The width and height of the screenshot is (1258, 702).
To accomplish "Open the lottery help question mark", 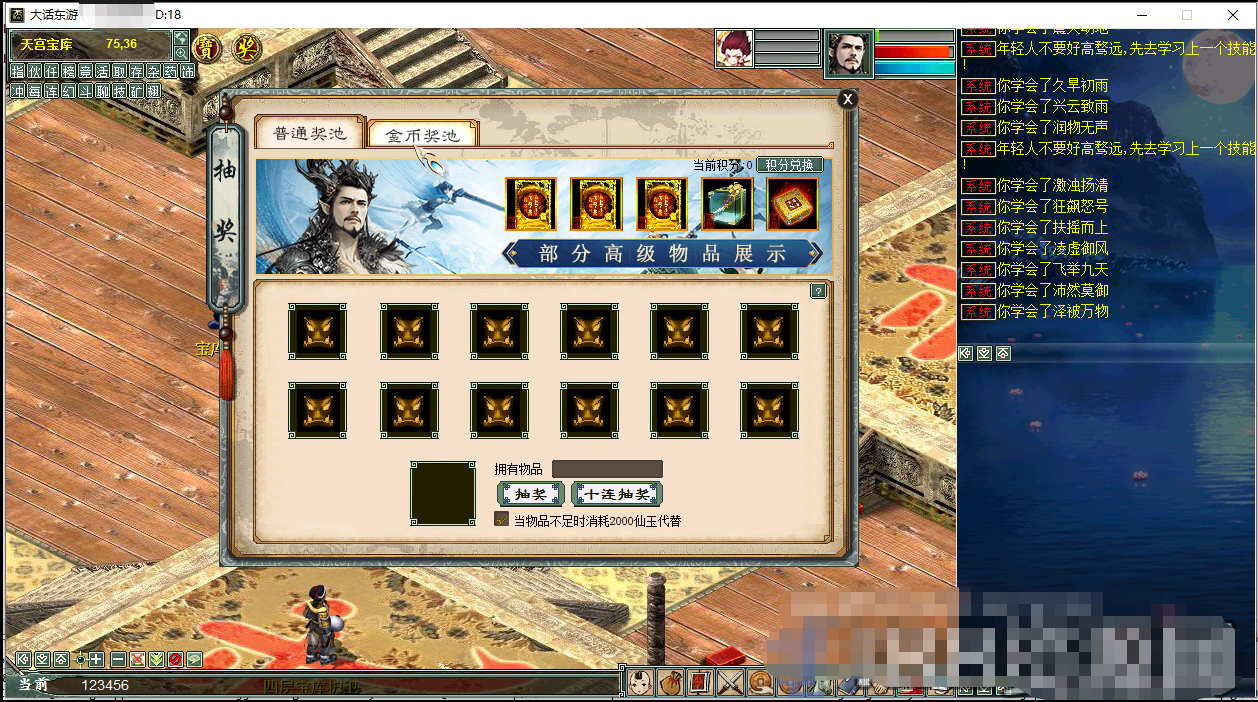I will pos(818,291).
